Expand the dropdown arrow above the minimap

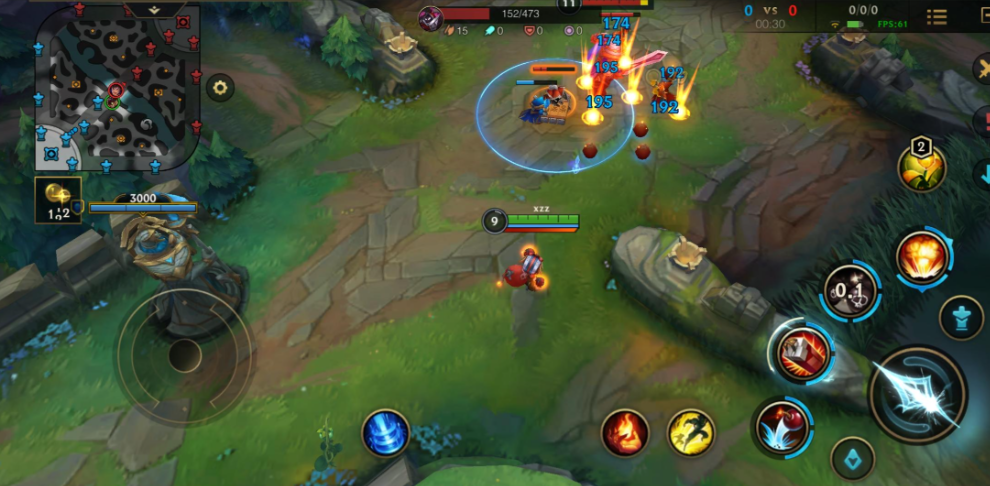[154, 8]
